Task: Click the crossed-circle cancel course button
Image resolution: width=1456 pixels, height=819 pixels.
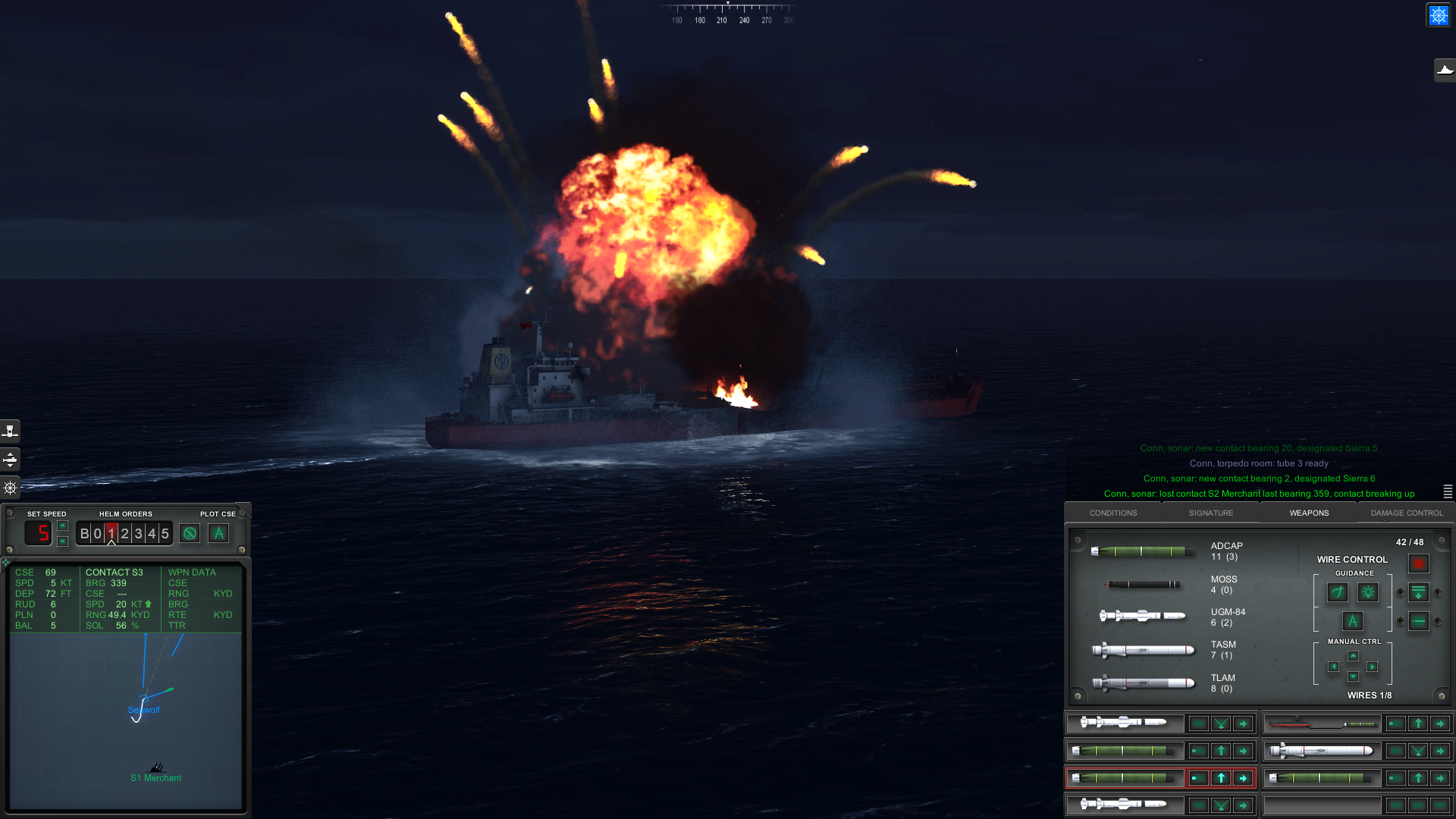Action: [190, 534]
